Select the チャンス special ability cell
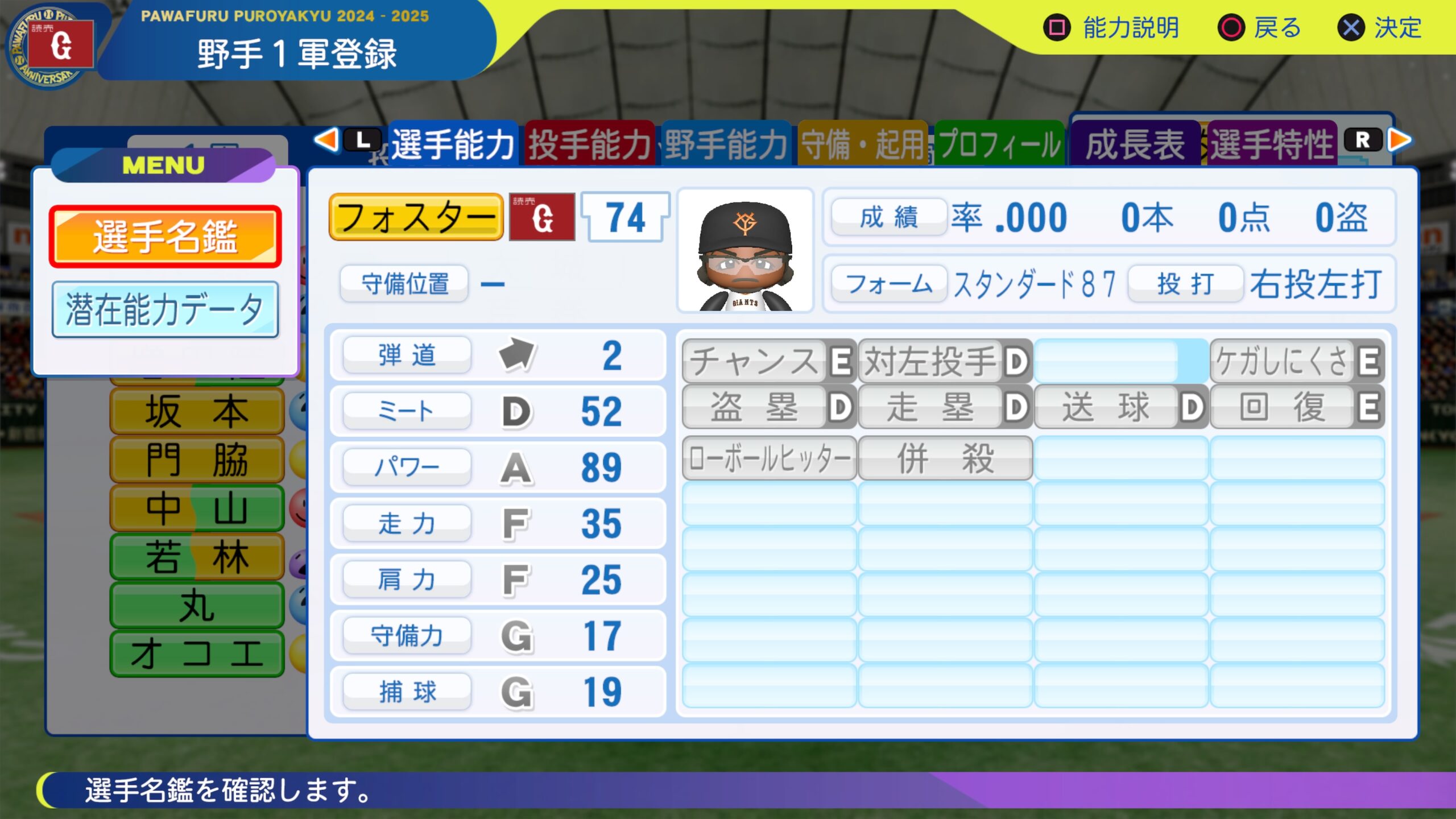Viewport: 1456px width, 819px height. tap(768, 361)
